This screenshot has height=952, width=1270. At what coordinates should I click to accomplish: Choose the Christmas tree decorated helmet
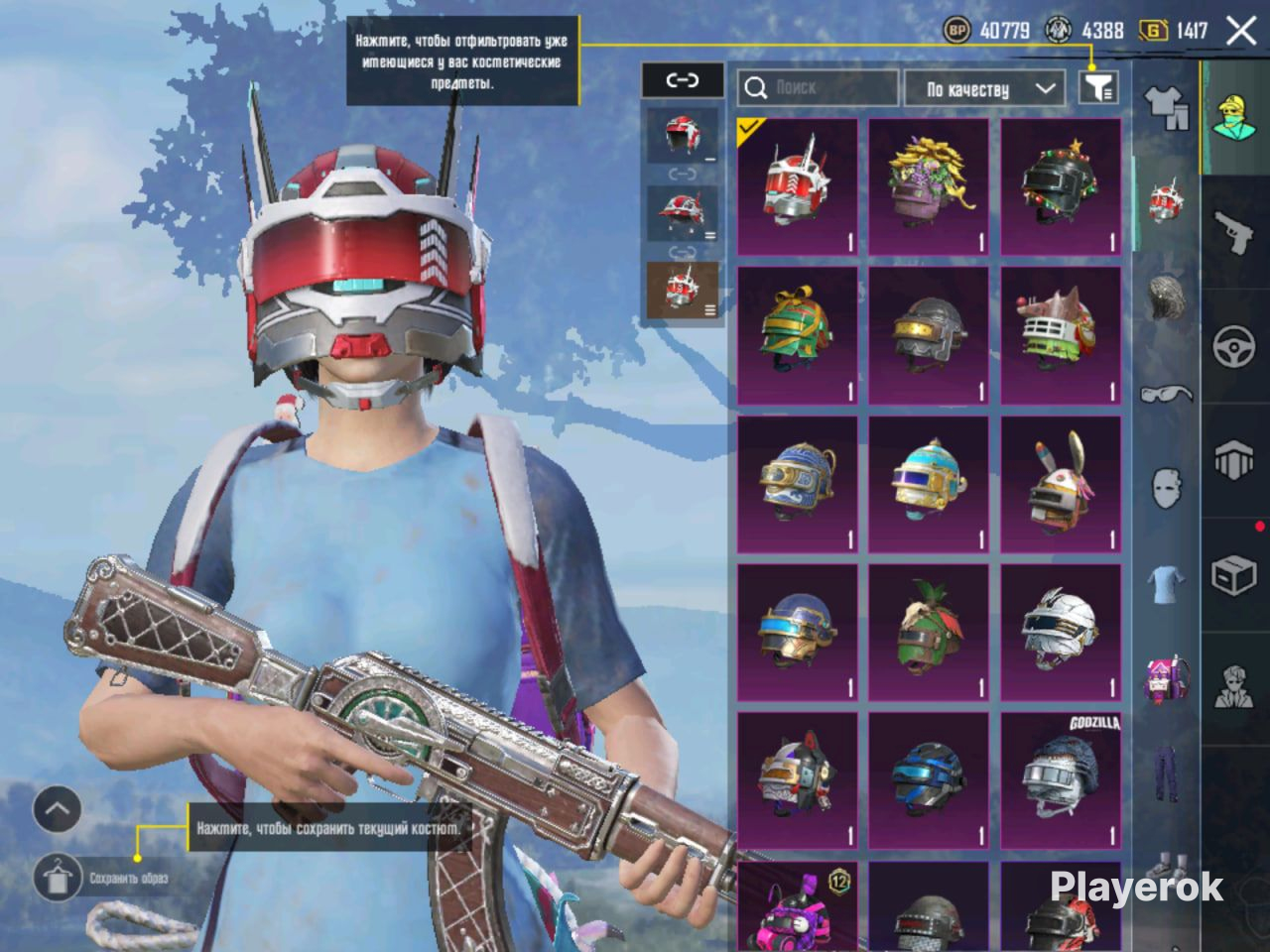[x=1061, y=187]
